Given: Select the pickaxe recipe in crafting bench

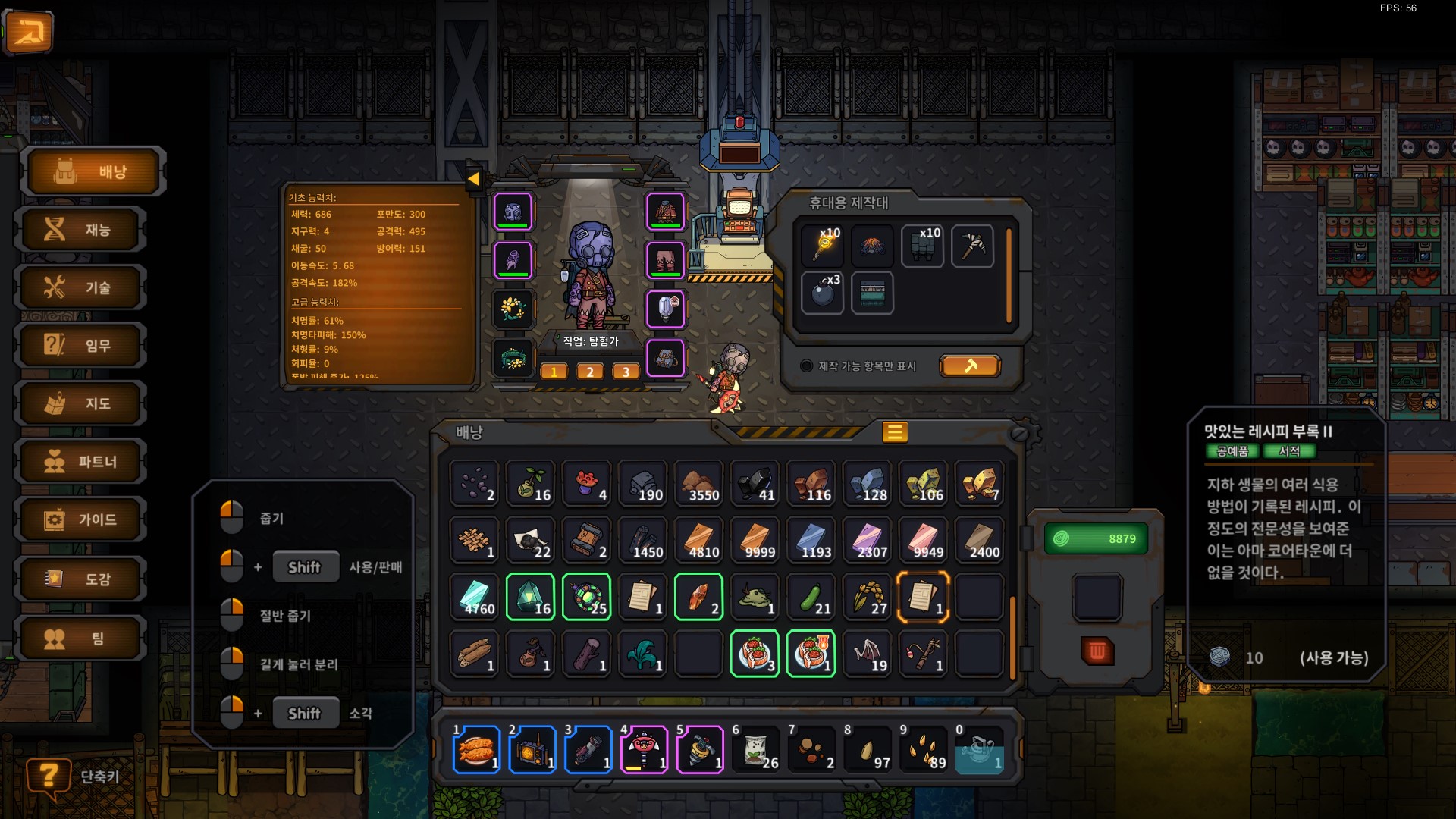Looking at the screenshot, I should (x=972, y=245).
